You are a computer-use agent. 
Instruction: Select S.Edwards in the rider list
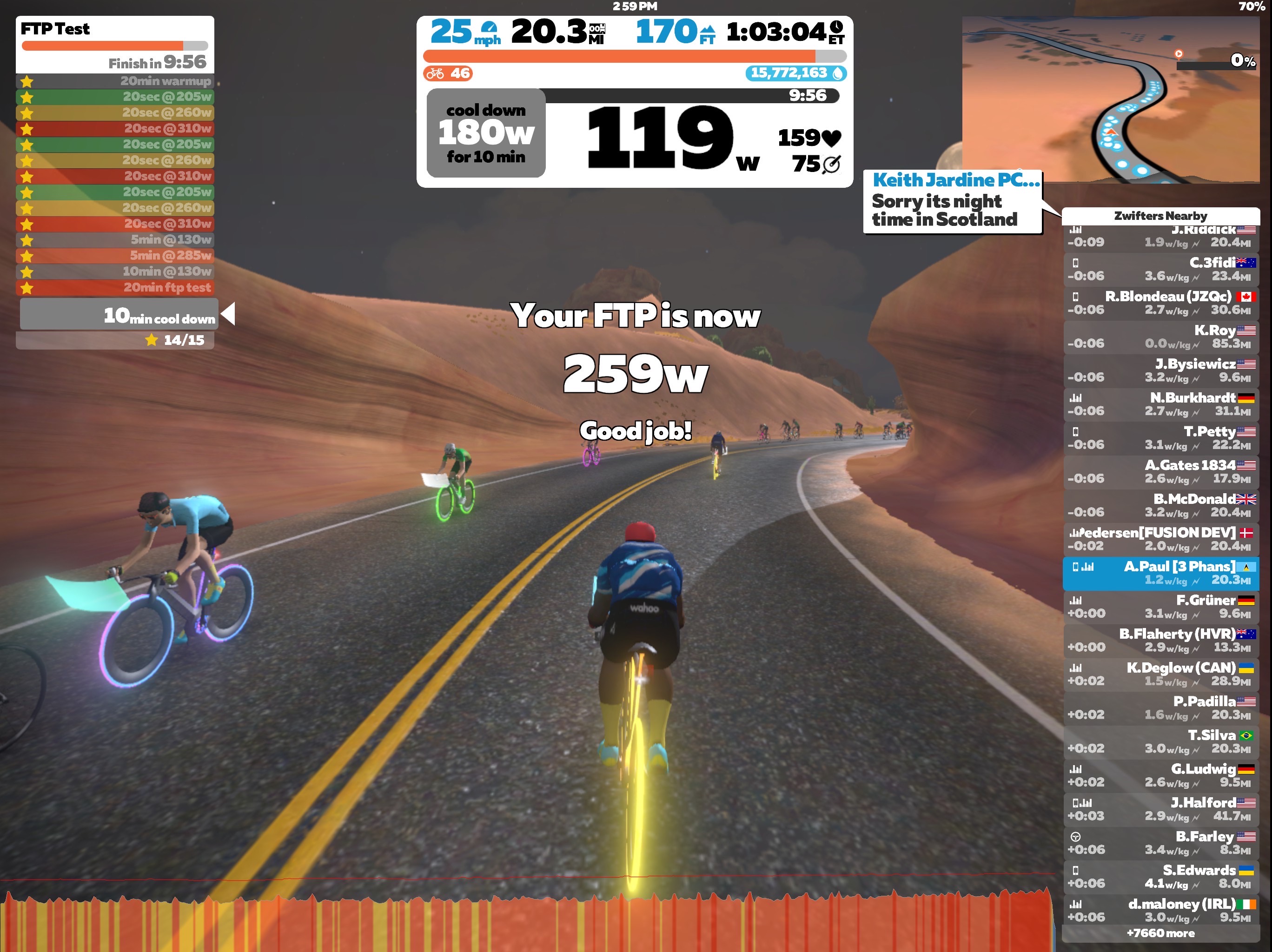(x=1160, y=877)
